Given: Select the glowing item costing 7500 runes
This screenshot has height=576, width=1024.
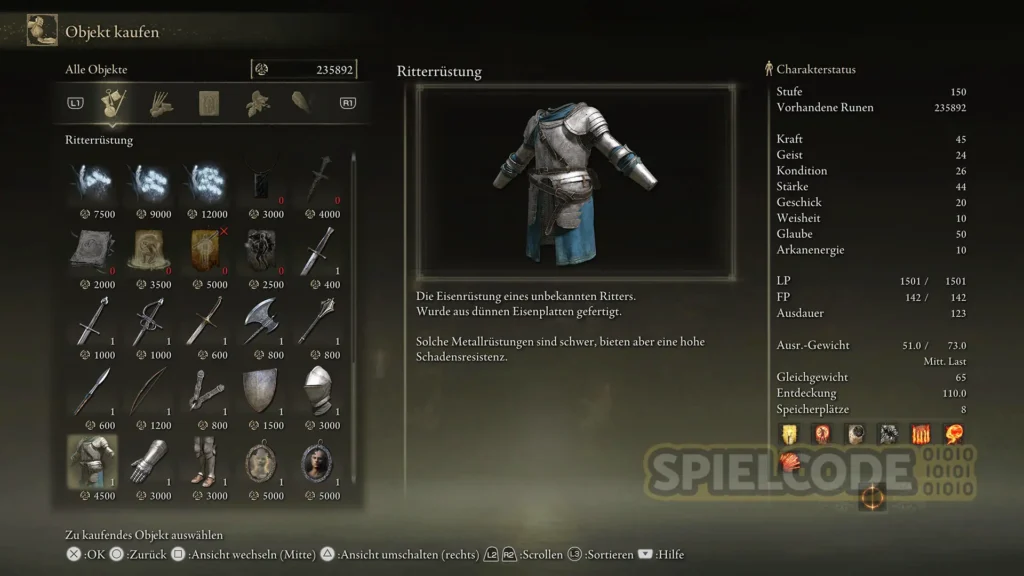Looking at the screenshot, I should pyautogui.click(x=91, y=181).
